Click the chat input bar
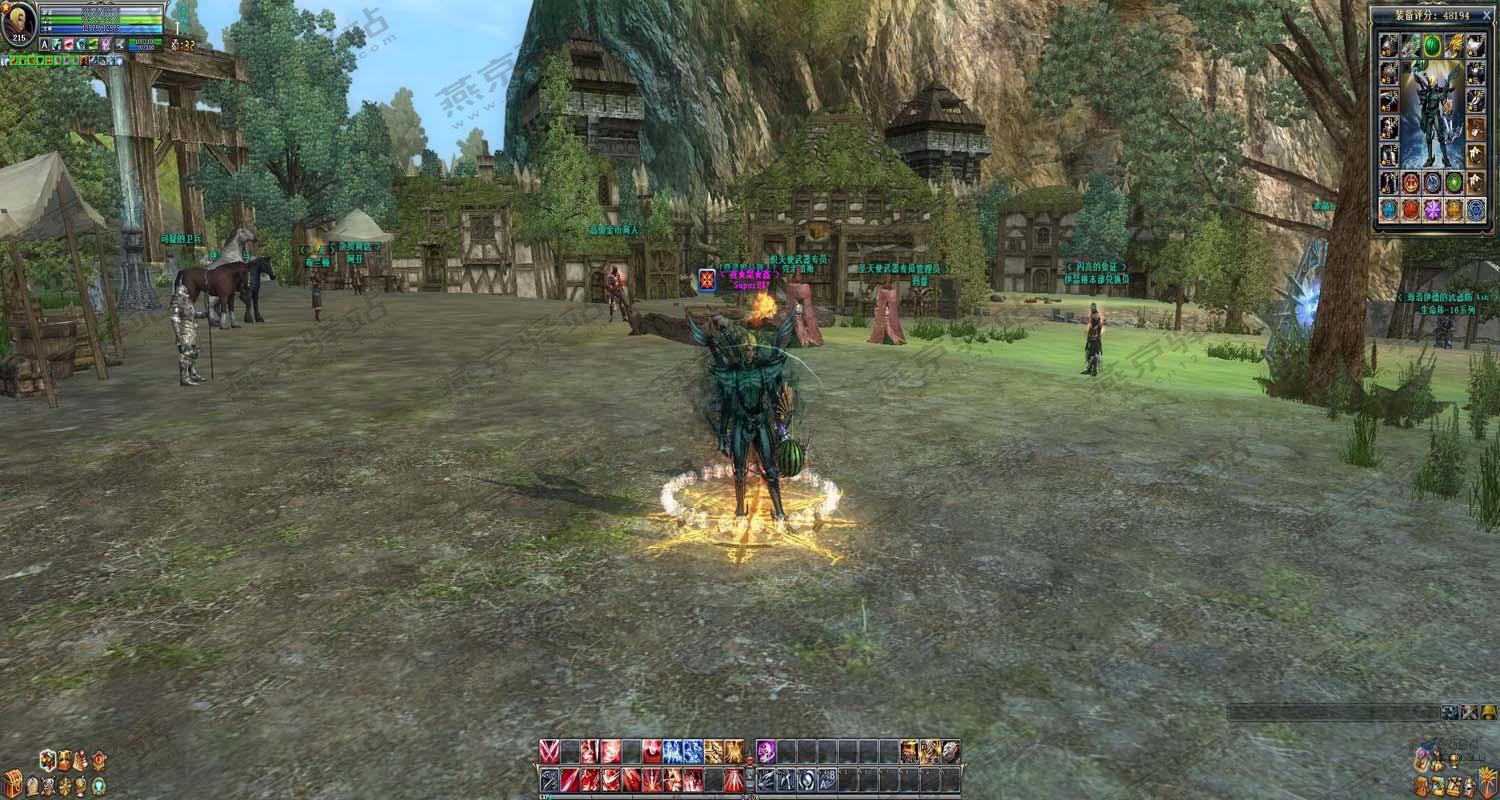 click(x=1332, y=712)
